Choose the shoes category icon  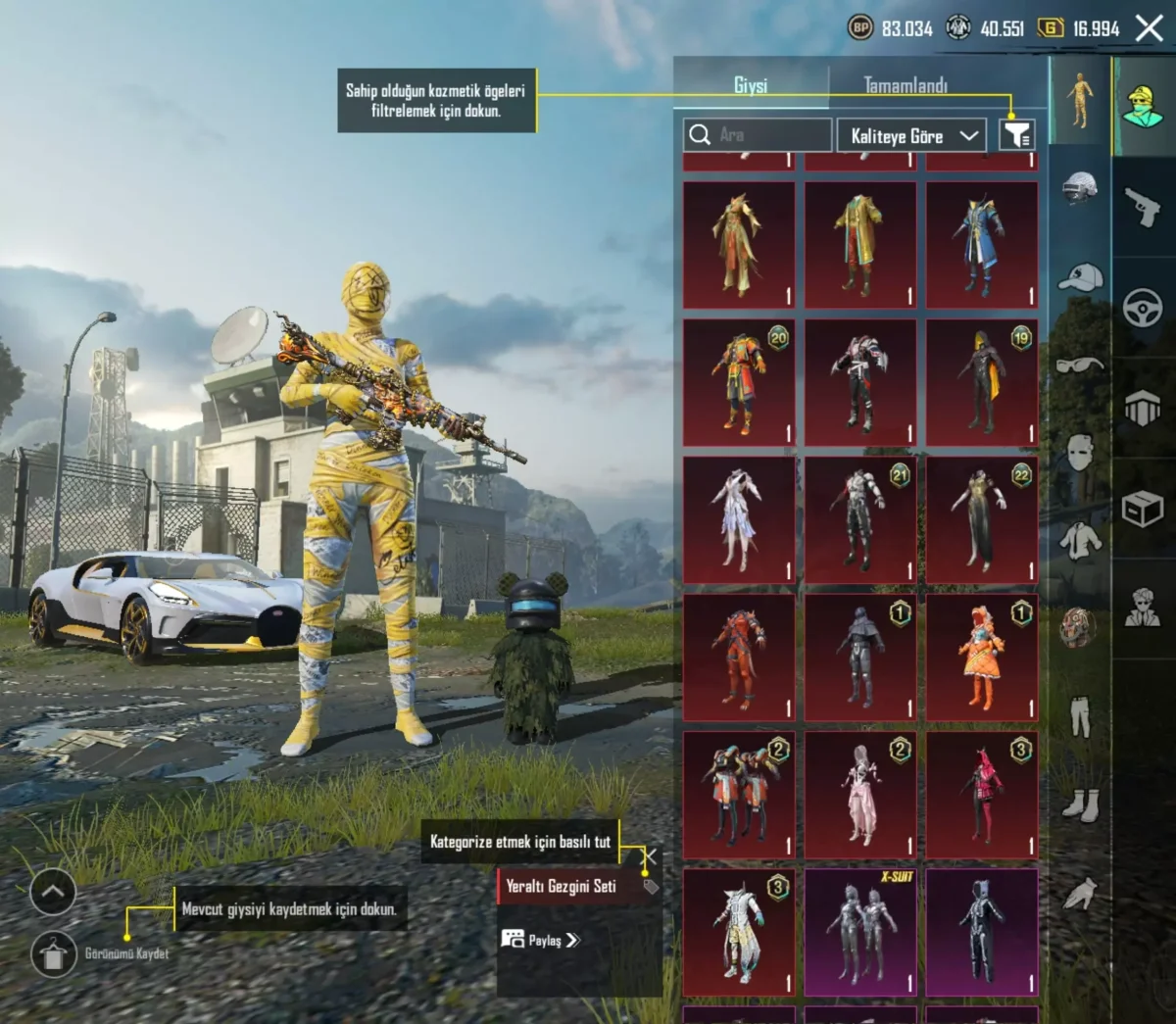[1080, 805]
